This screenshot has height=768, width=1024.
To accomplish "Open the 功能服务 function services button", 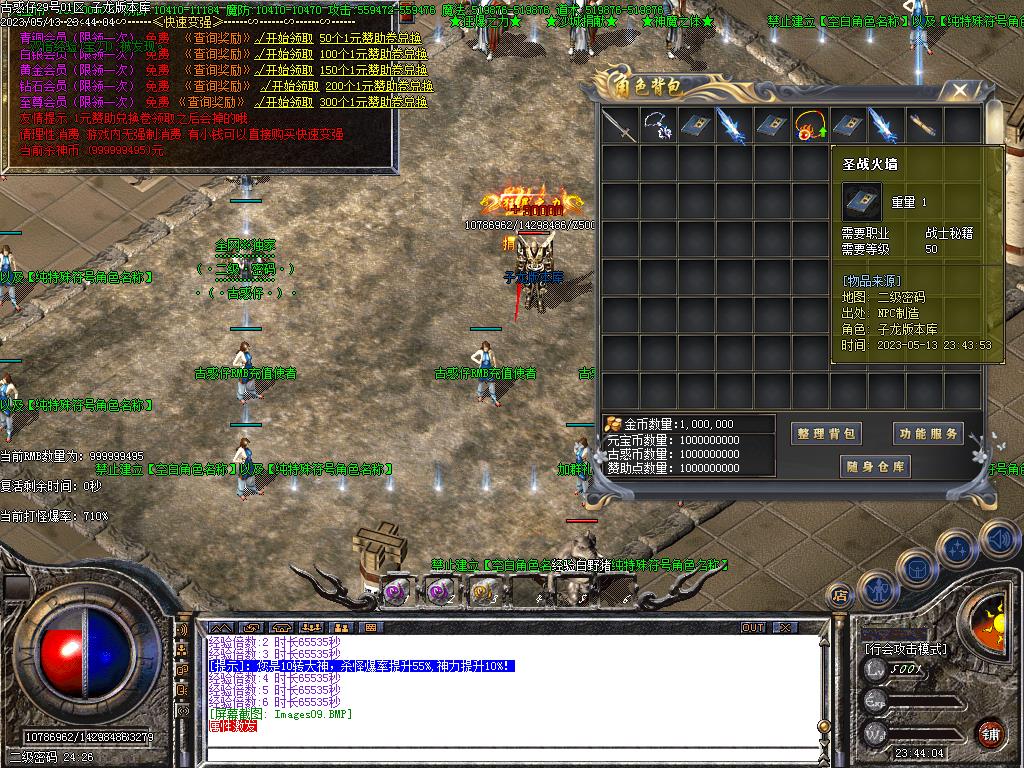I will point(928,433).
